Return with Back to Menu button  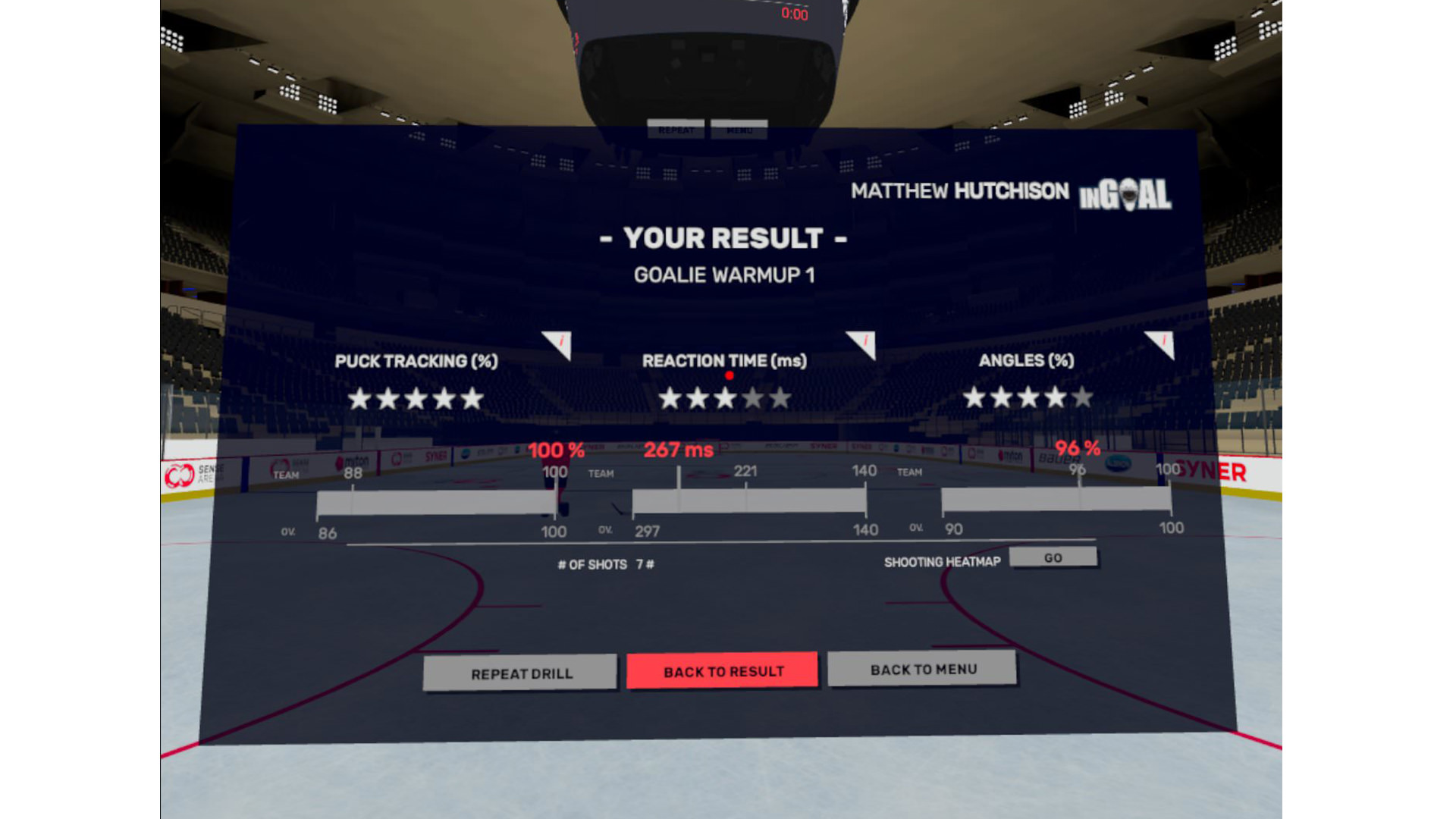click(x=922, y=669)
